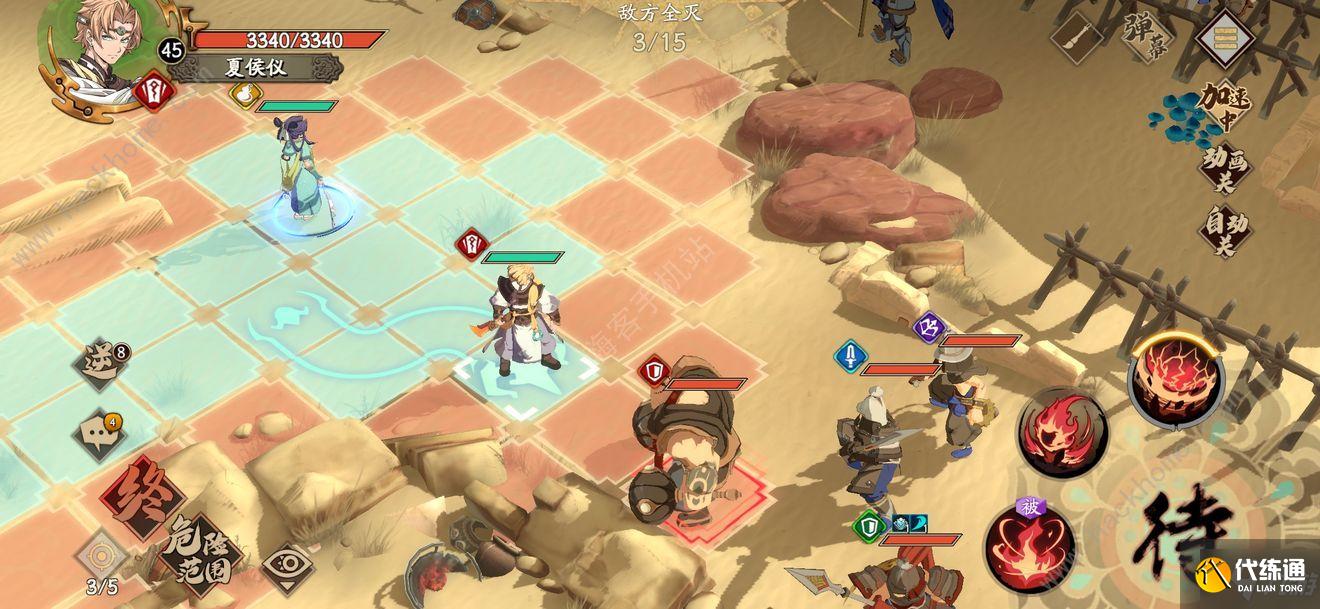The height and width of the screenshot is (609, 1320).
Task: Toggle the 弹幕 bullet comments button
Action: pos(1145,37)
